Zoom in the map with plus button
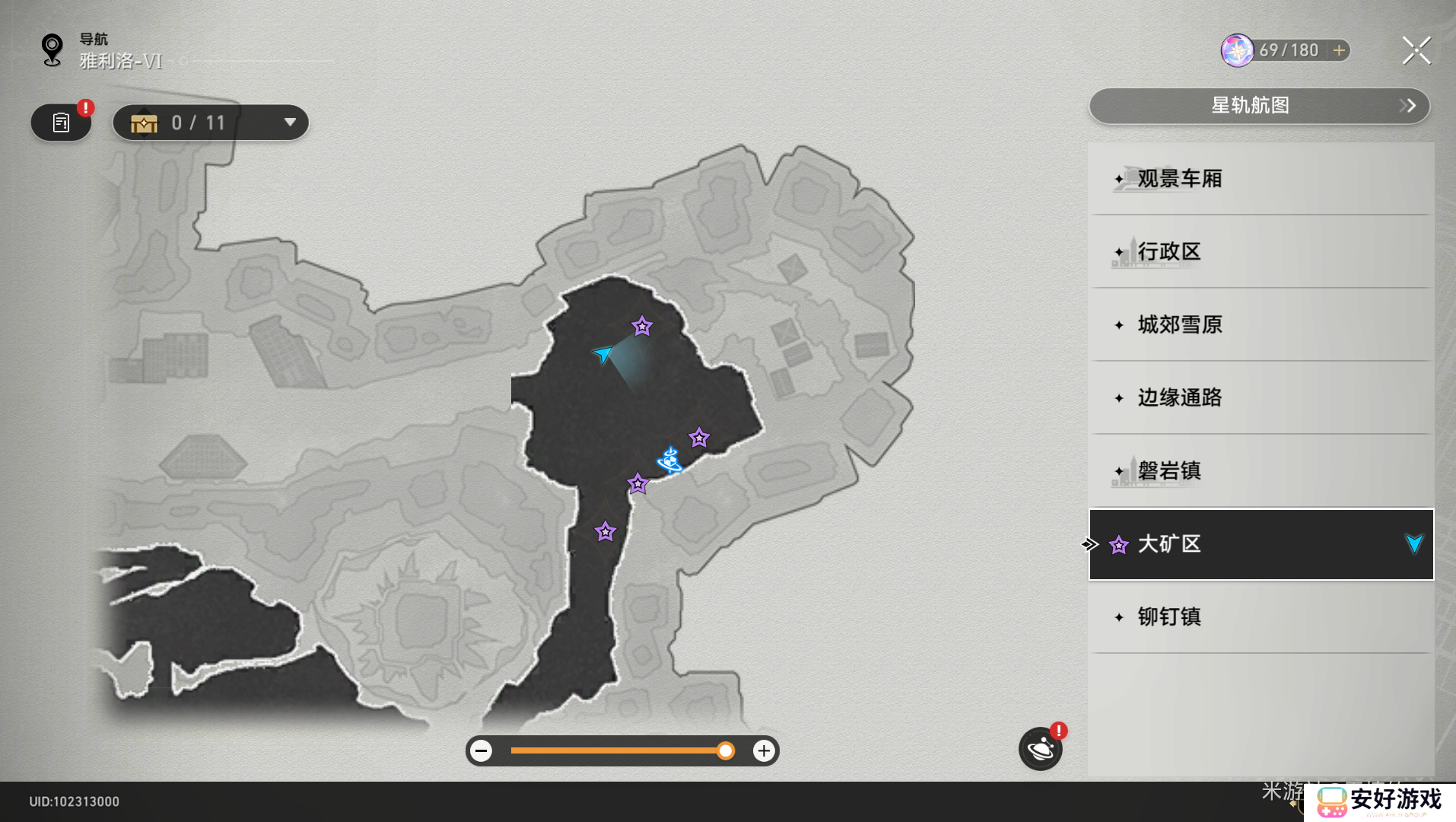The image size is (1456, 822). pyautogui.click(x=764, y=751)
